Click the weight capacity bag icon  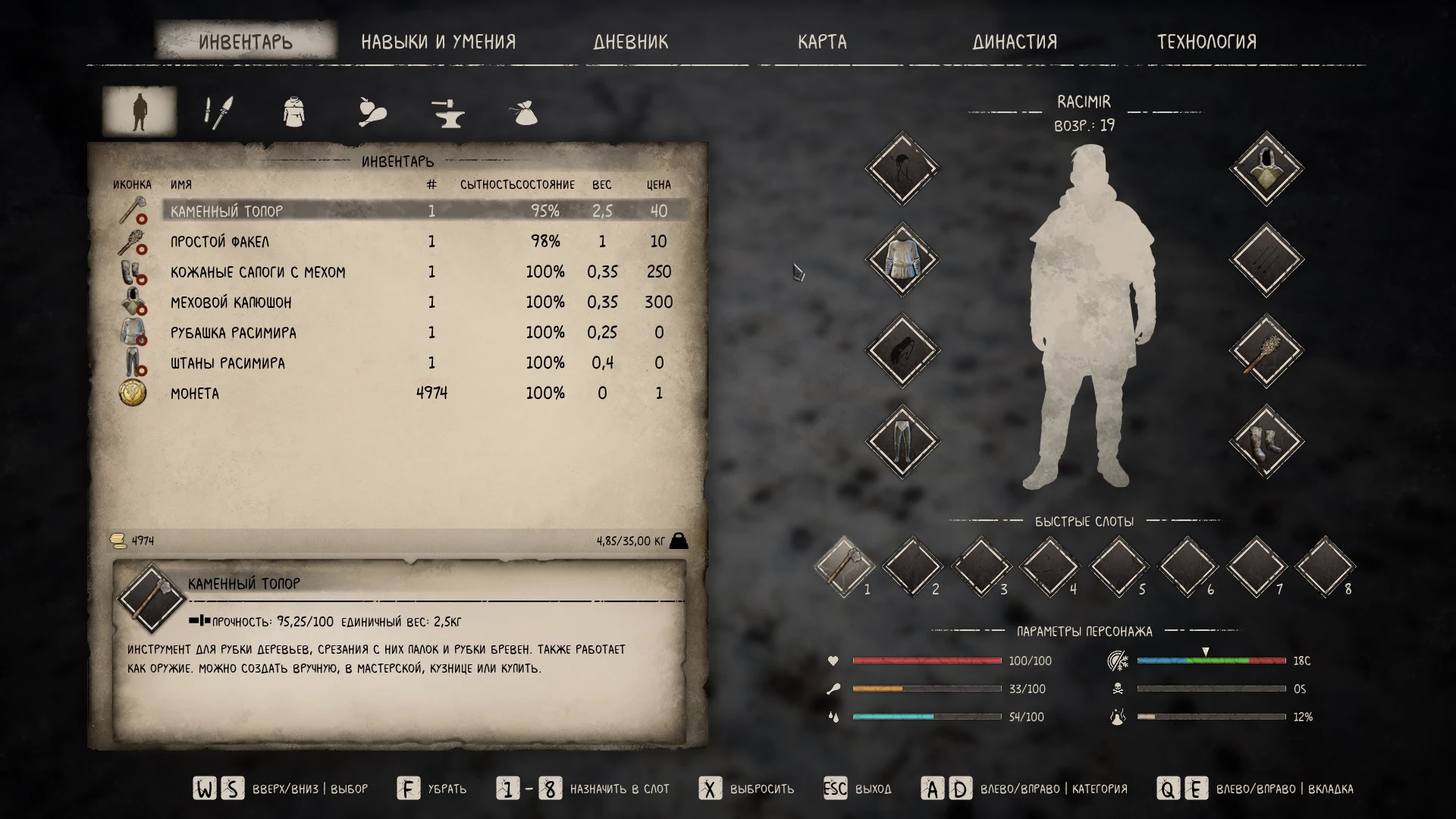coord(680,541)
